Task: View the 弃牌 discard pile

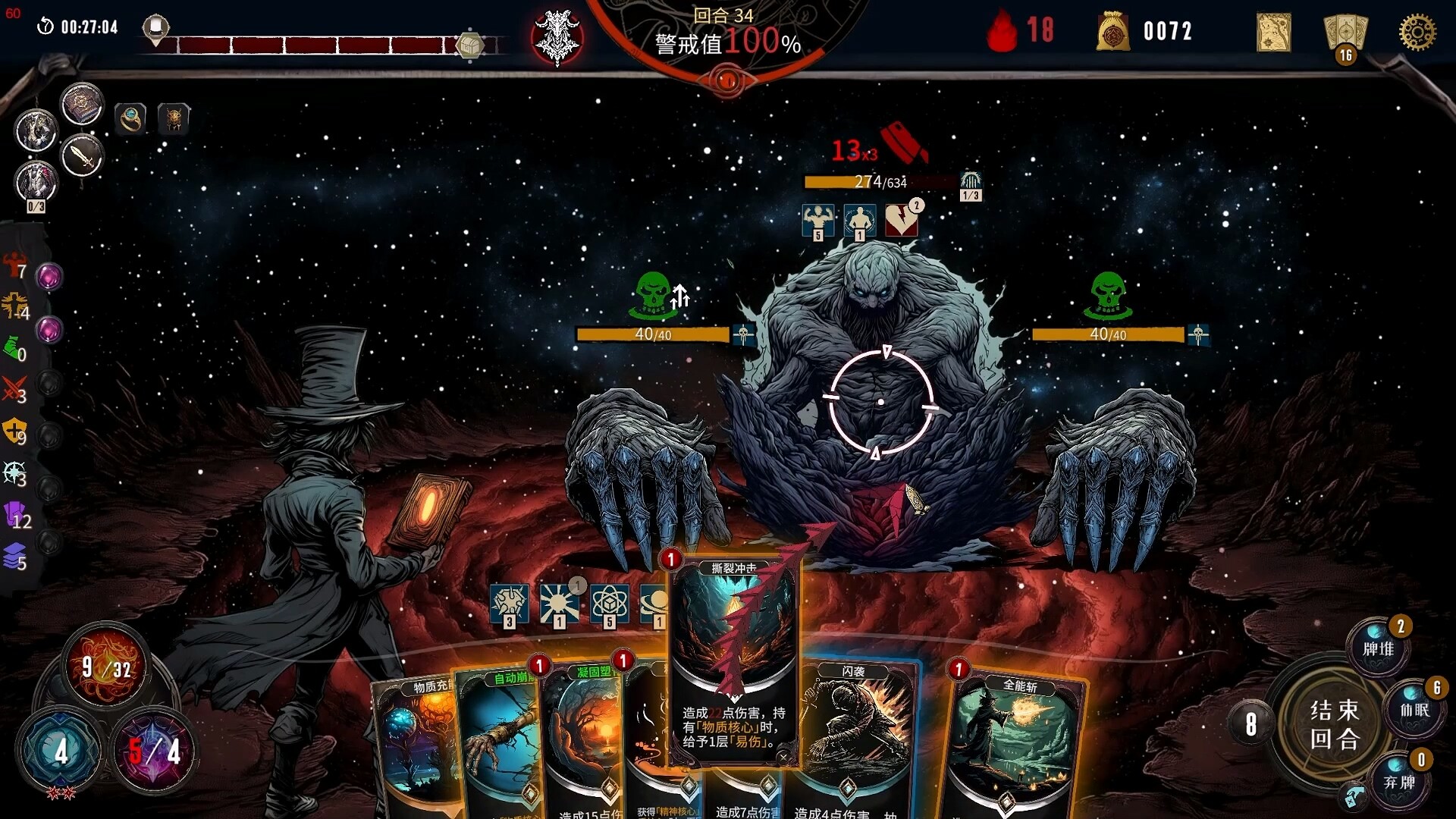Action: click(x=1399, y=781)
